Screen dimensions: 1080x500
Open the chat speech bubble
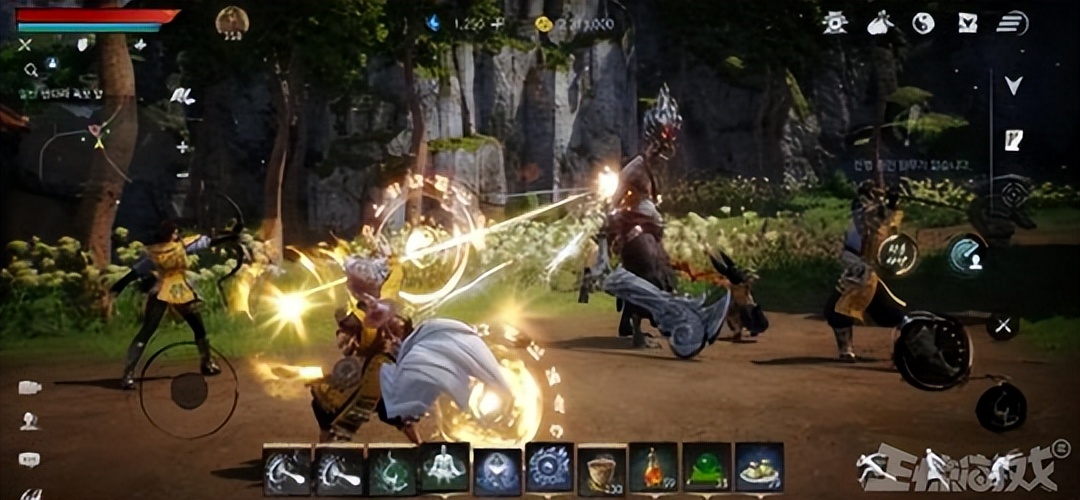29,459
